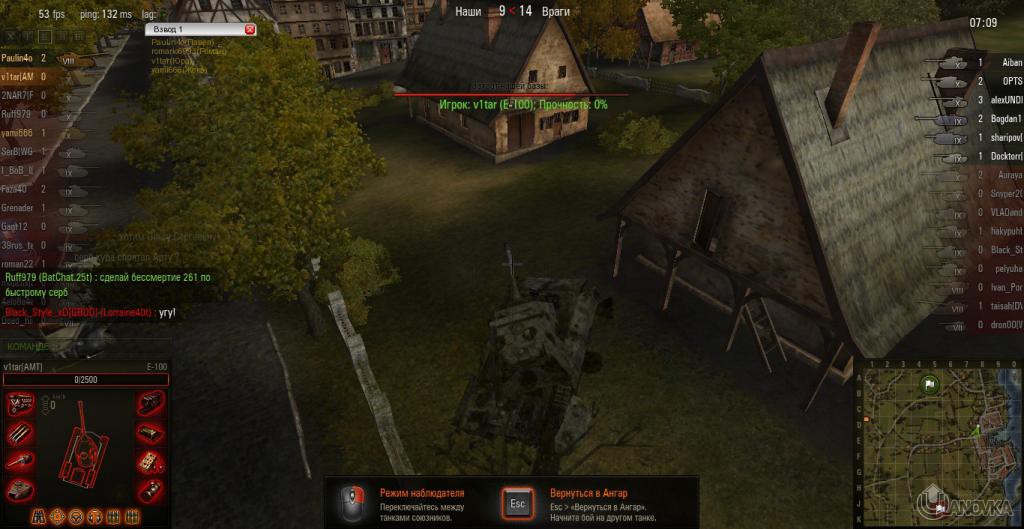Click the green base flag on minimap
The image size is (1024, 529).
pyautogui.click(x=929, y=382)
